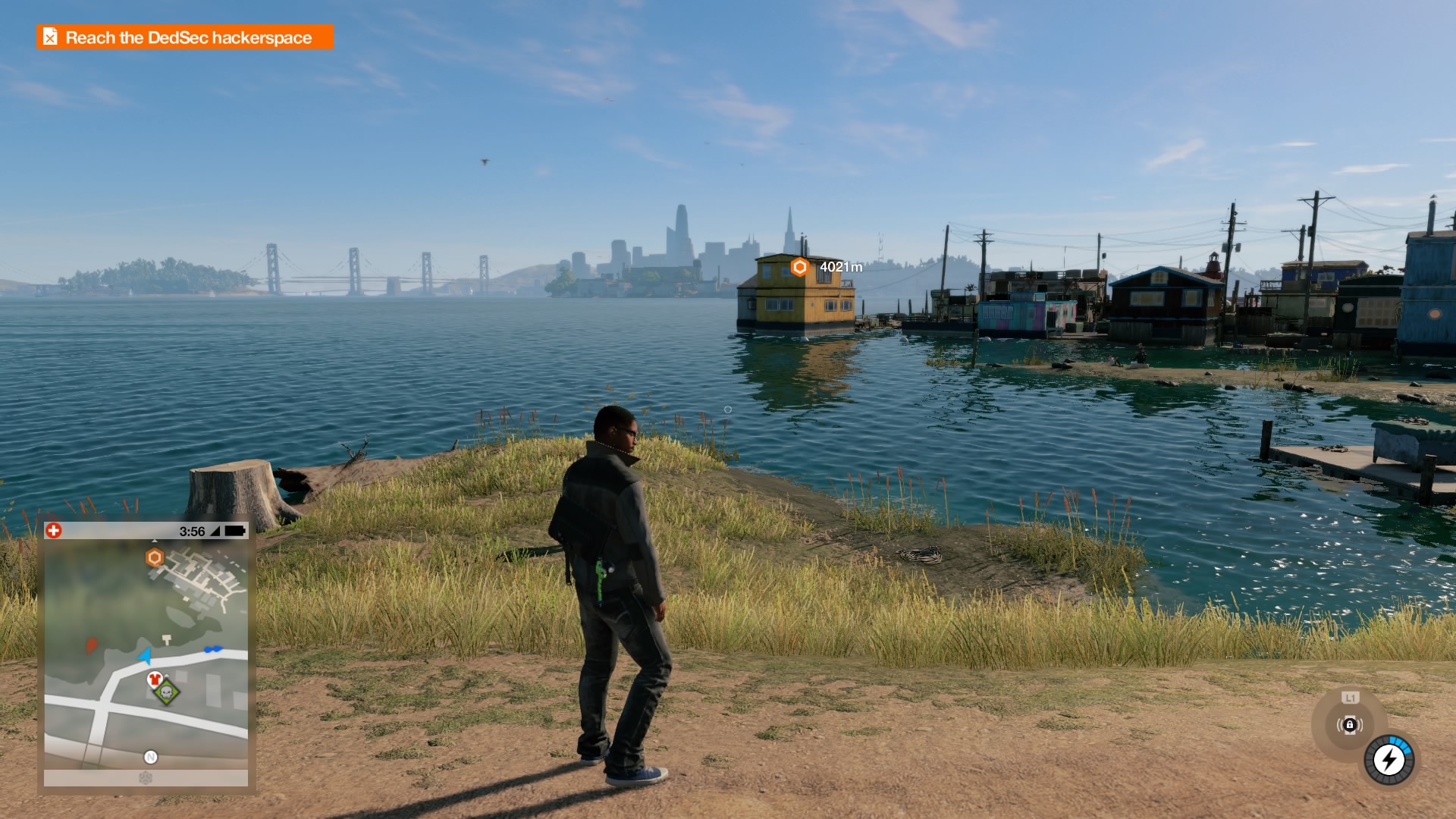Click the red plus icon on the phone

point(54,531)
